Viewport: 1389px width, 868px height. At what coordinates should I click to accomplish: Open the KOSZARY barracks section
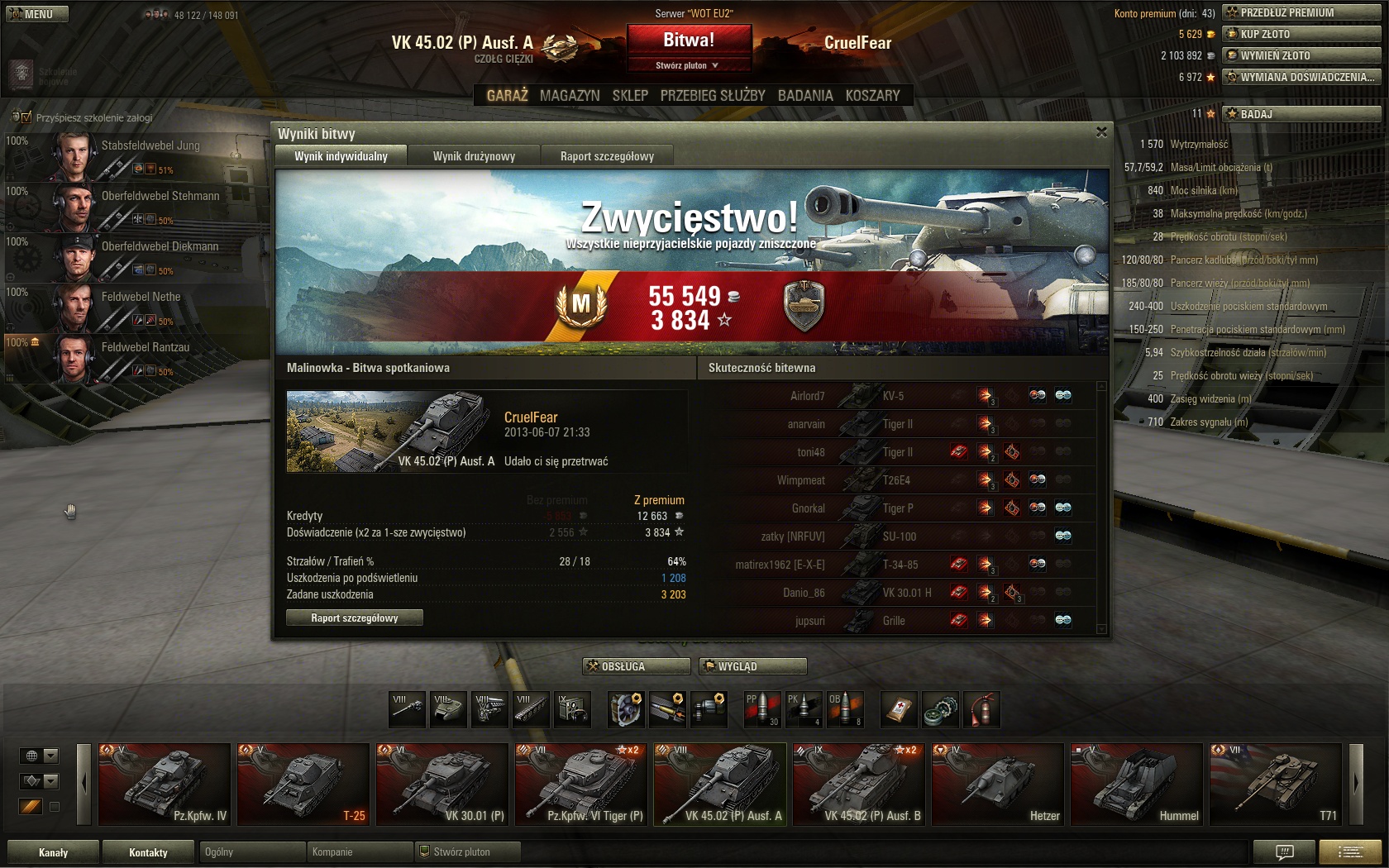[x=872, y=95]
